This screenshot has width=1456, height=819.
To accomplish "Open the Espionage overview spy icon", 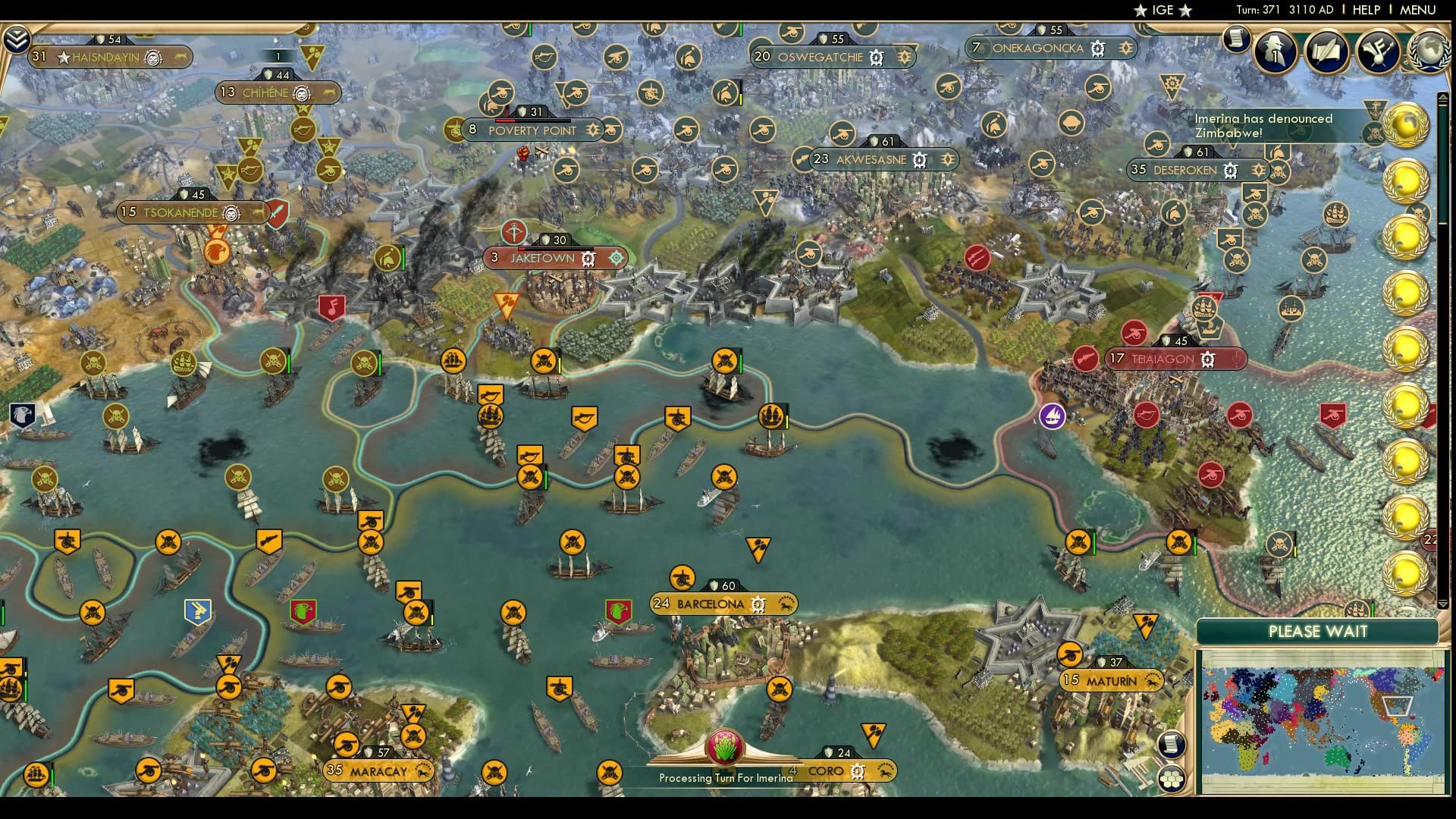I will click(1274, 52).
